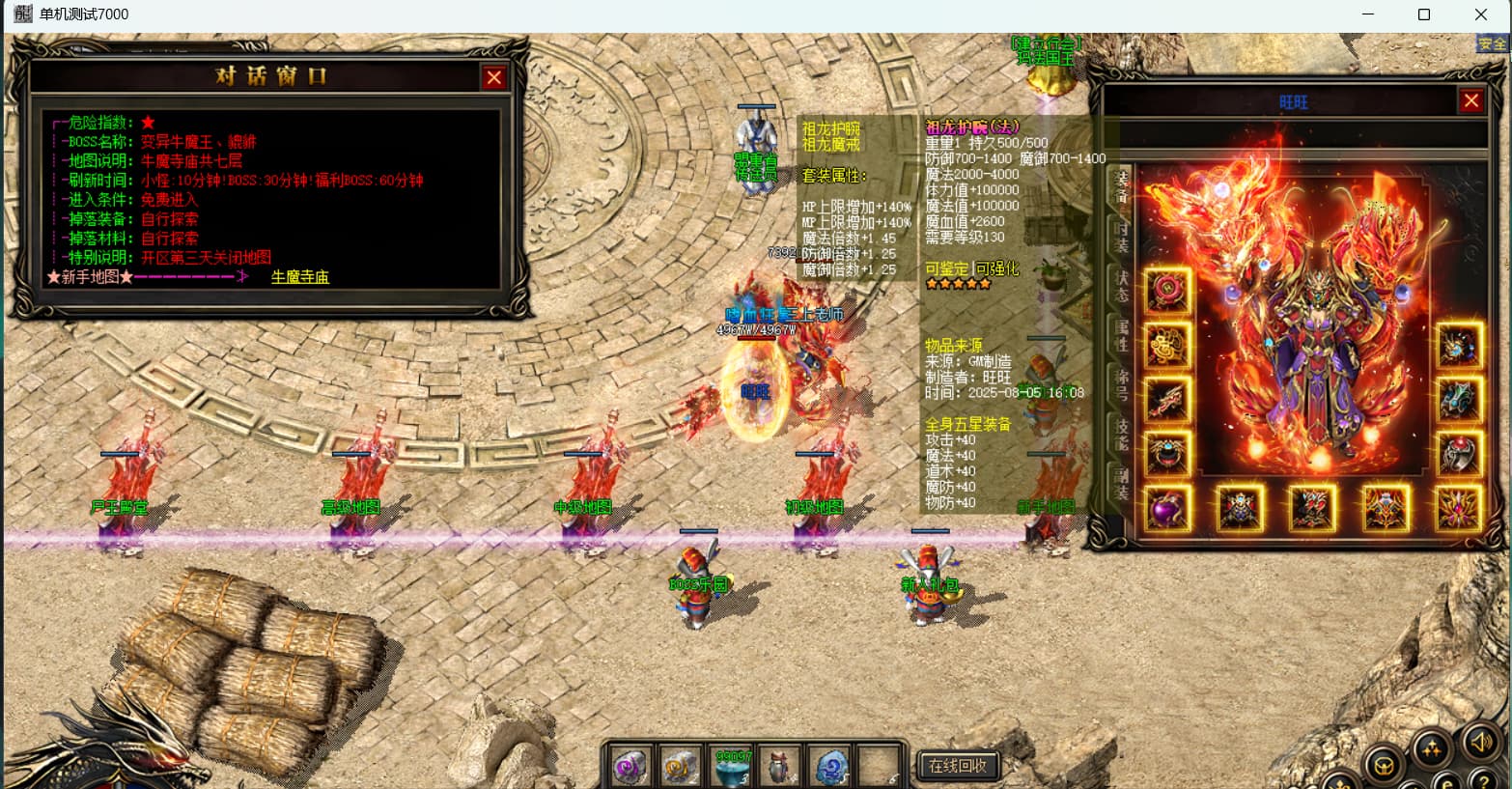Open the 状态 tab

pos(1121,285)
